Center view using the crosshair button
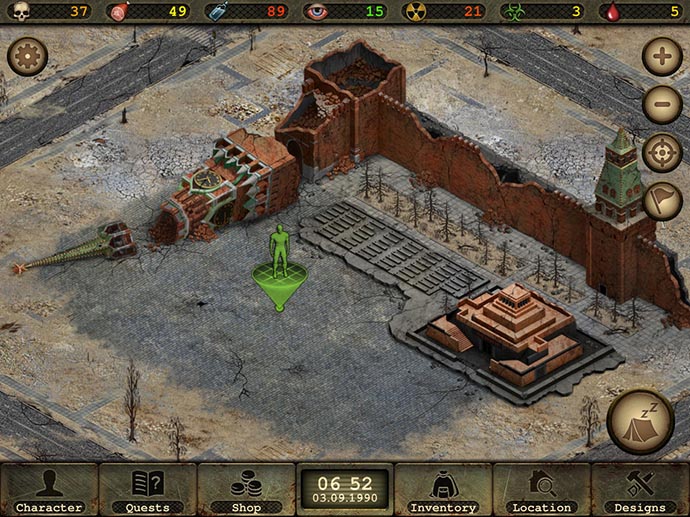 pos(662,153)
